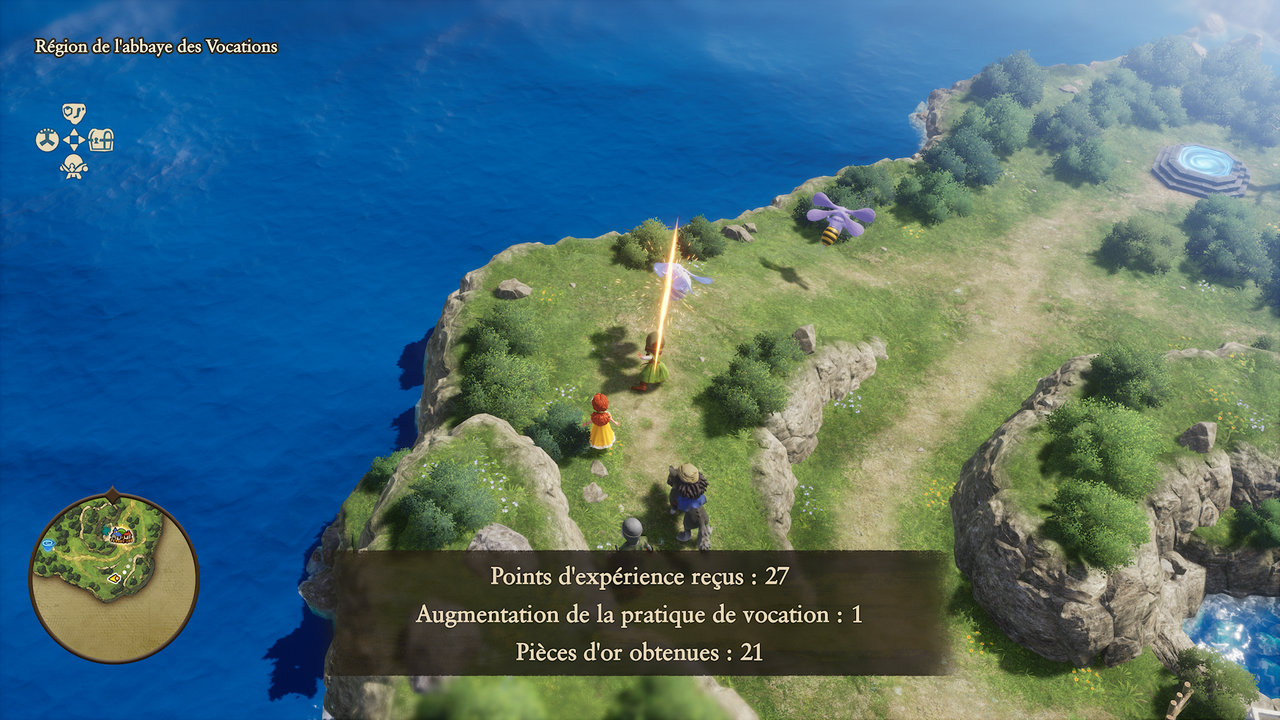Open the treasure chest shortcut icon
Screen dimensions: 1280x720
click(102, 140)
